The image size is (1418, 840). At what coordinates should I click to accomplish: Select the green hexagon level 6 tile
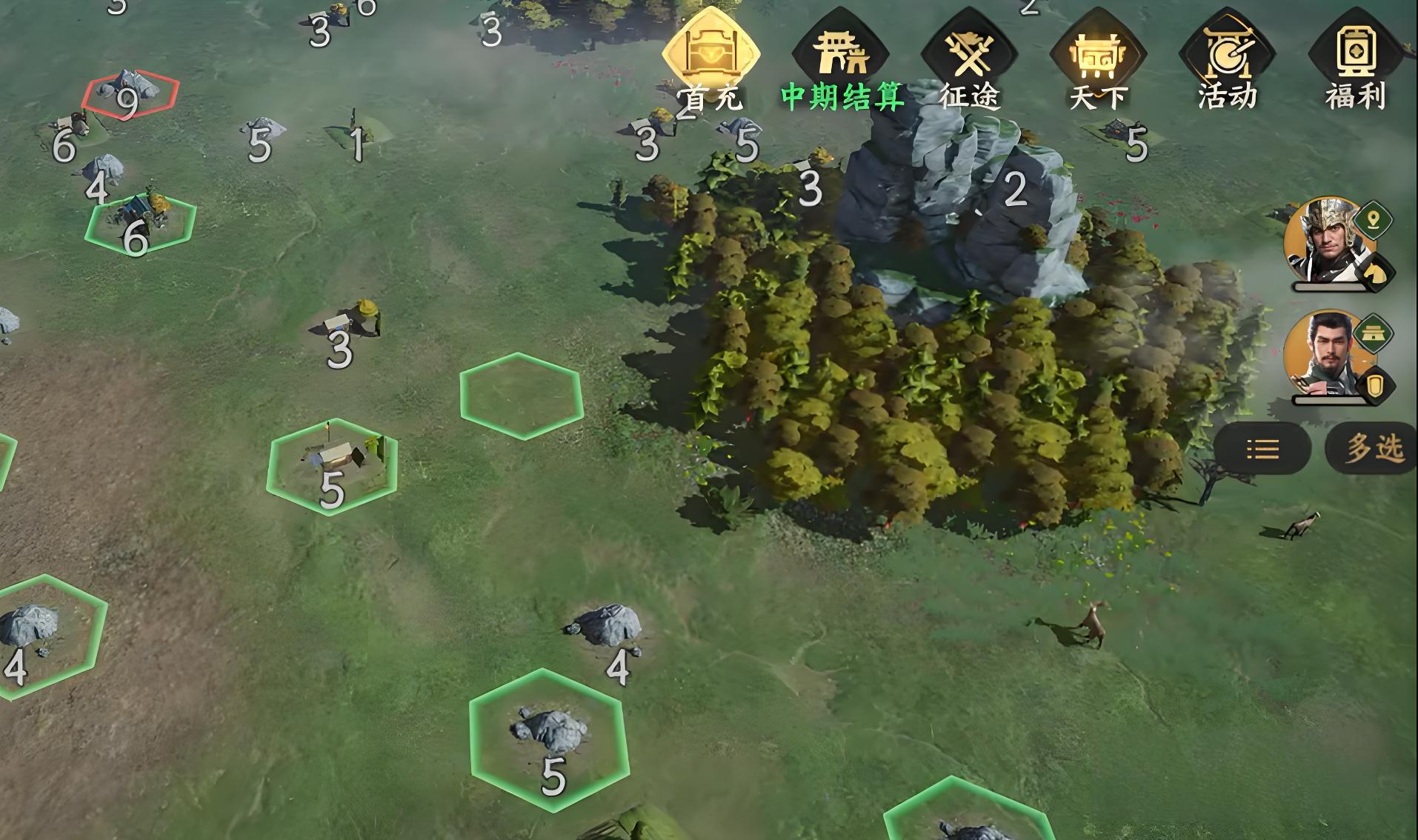[140, 222]
